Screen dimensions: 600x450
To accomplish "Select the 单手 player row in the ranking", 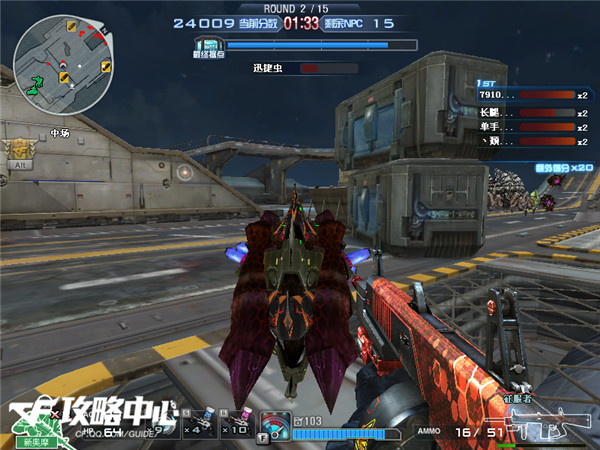I will tap(529, 127).
